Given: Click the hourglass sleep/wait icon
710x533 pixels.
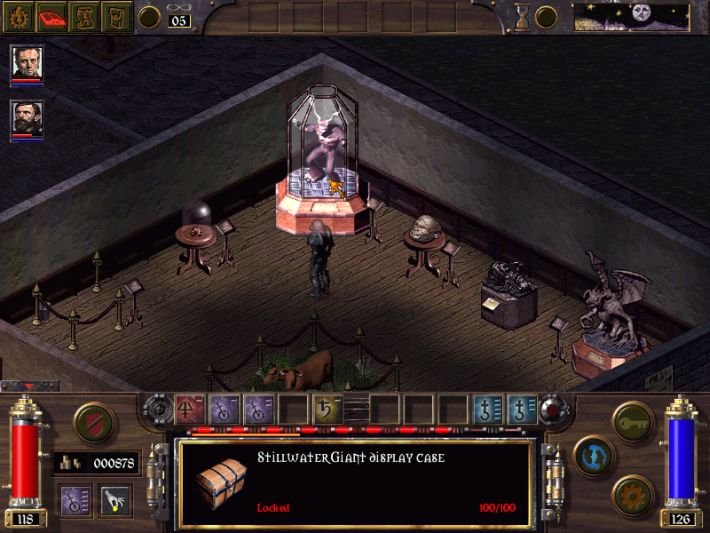Looking at the screenshot, I should [x=521, y=15].
